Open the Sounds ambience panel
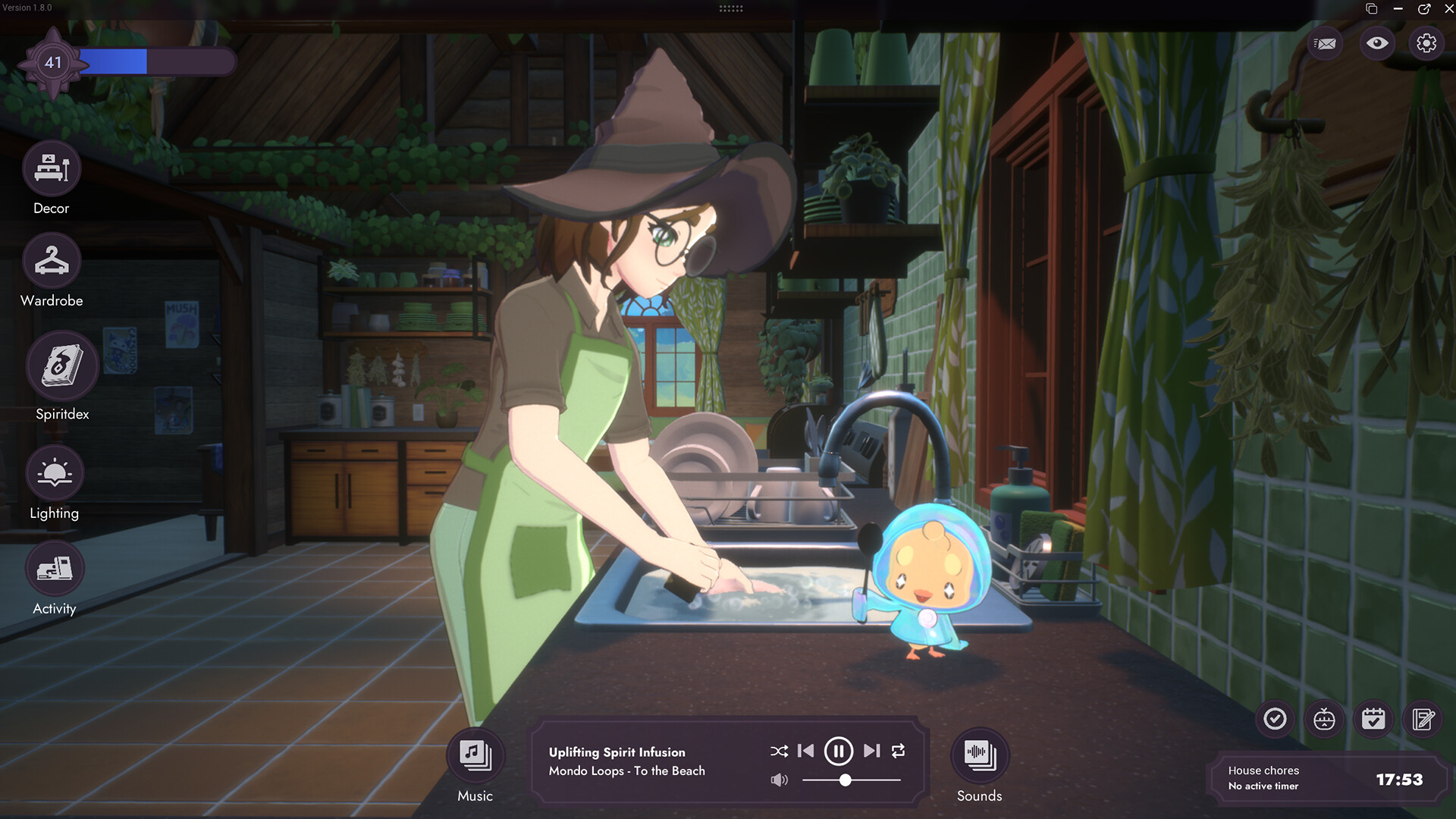 coord(980,755)
